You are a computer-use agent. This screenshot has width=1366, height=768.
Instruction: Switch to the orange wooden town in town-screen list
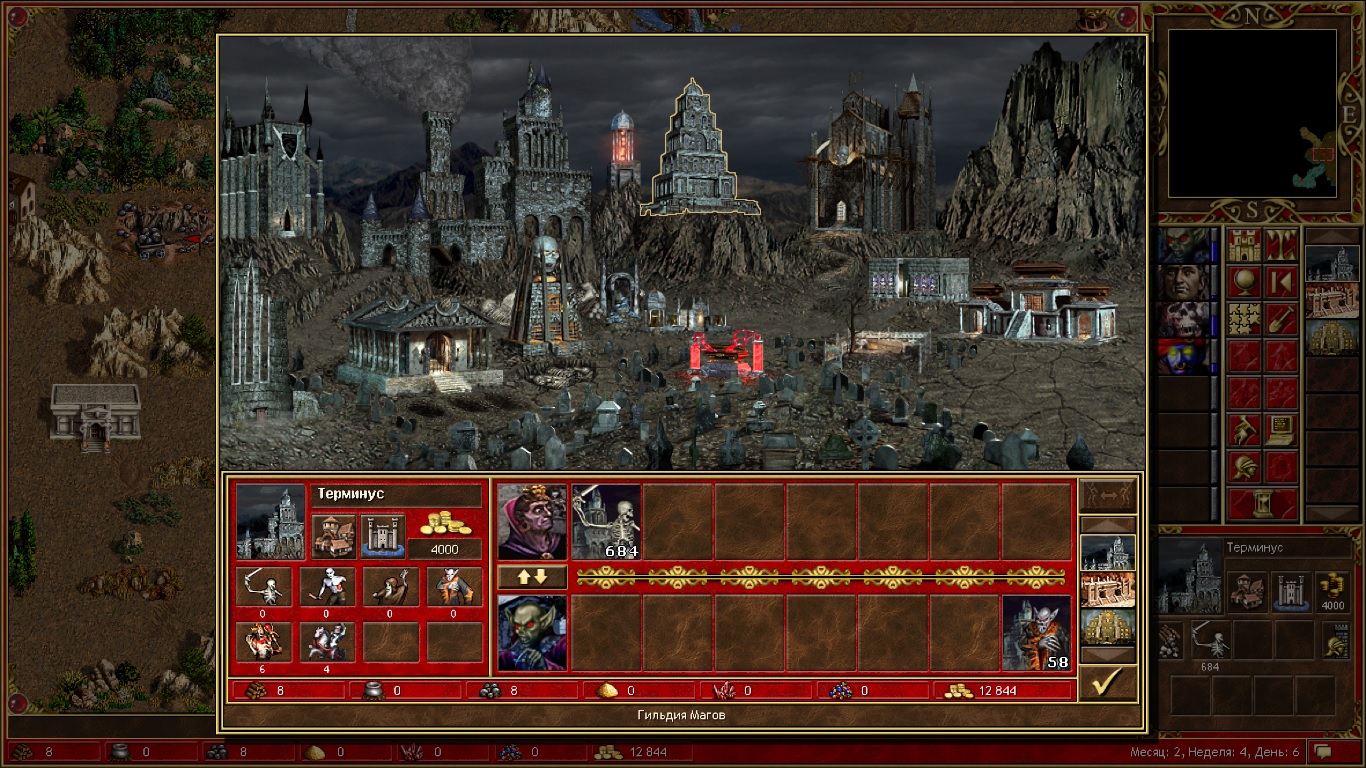[1108, 590]
